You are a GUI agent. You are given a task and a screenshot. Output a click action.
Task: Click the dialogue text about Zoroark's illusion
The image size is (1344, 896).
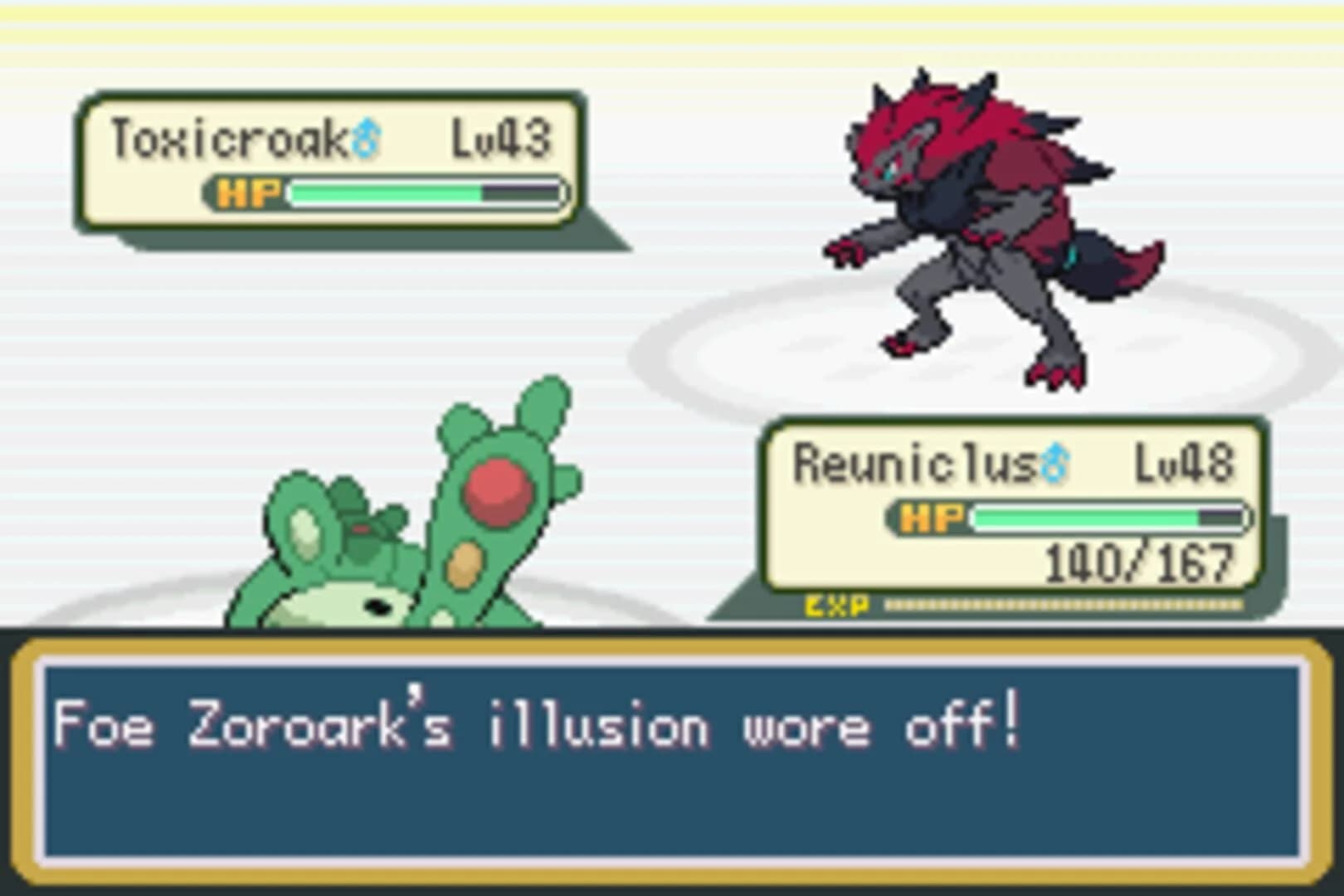(531, 724)
